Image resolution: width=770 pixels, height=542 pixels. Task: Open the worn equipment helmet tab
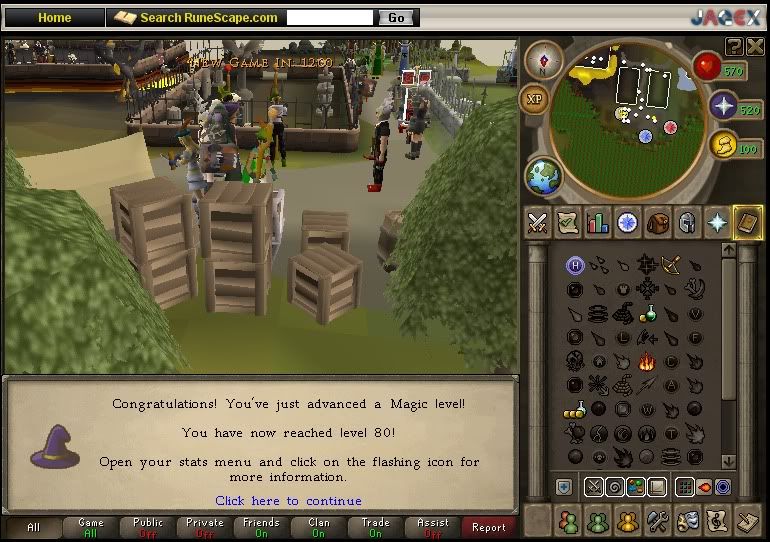click(x=687, y=223)
